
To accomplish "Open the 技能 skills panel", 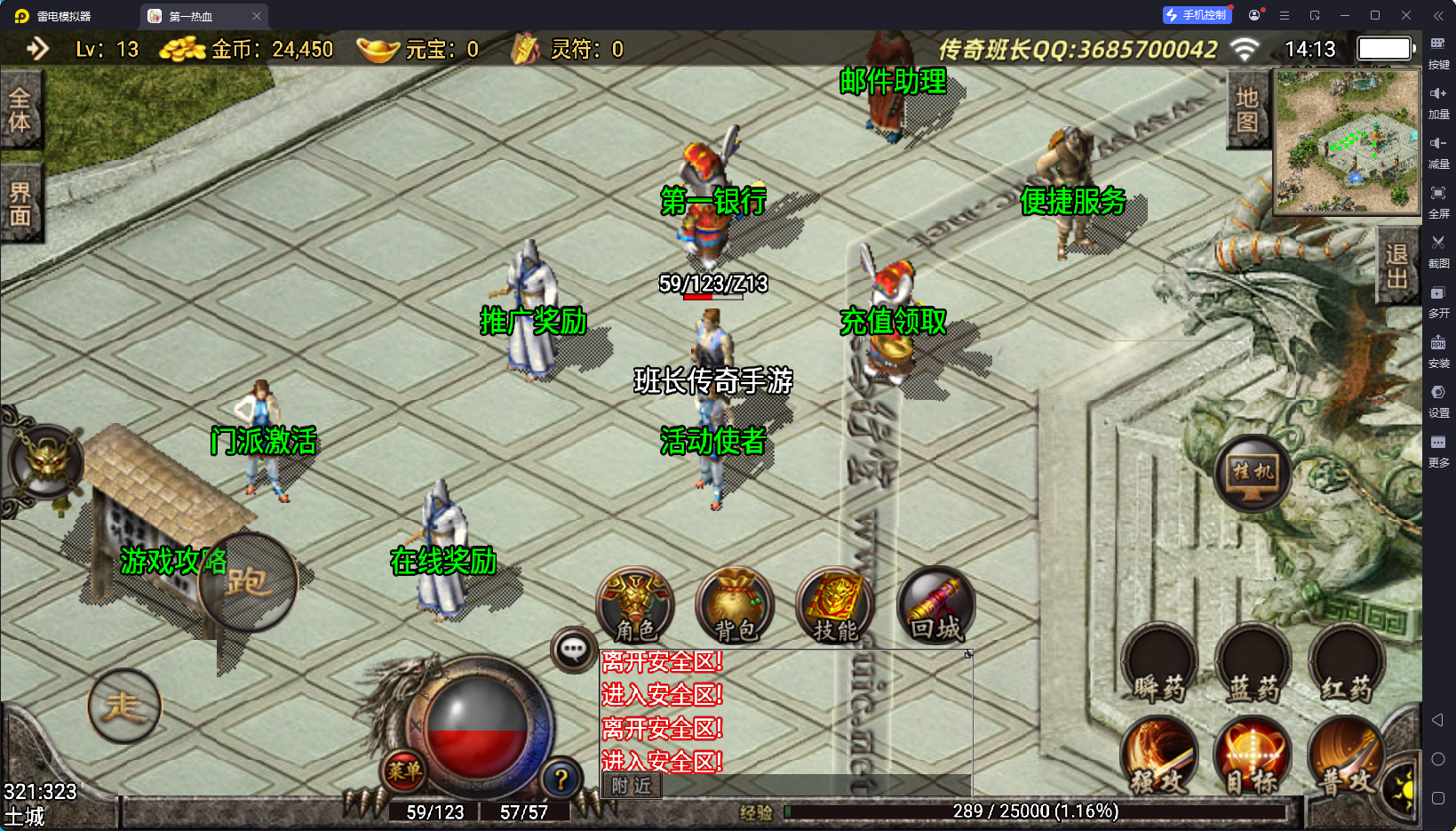I will pos(835,604).
